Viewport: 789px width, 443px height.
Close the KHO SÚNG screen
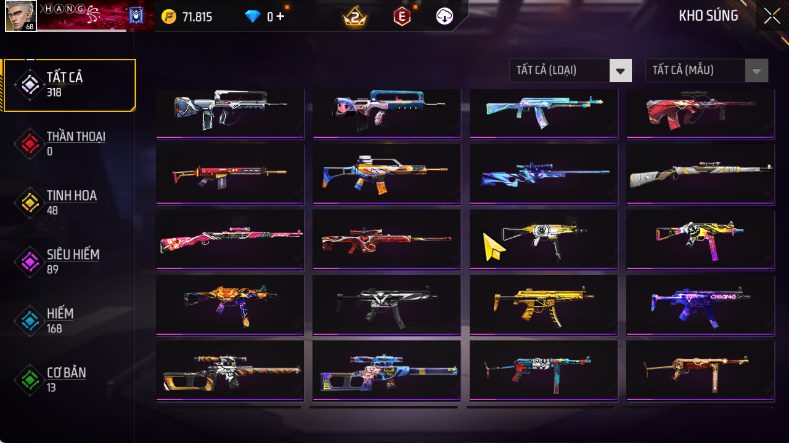(772, 16)
